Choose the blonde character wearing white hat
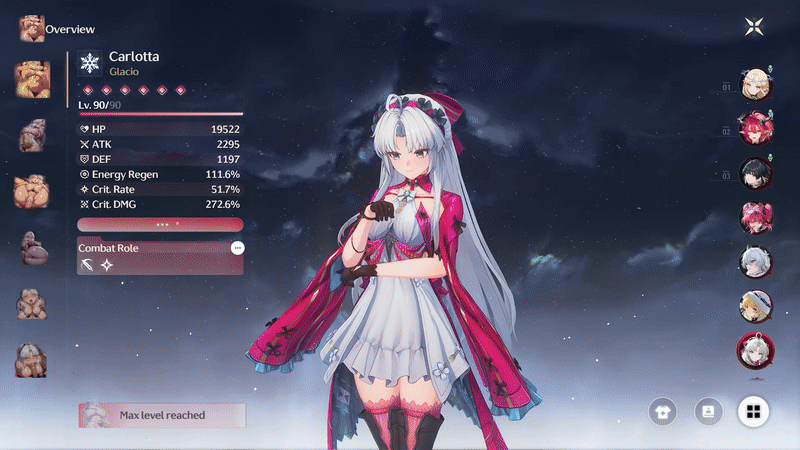Viewport: 800px width, 450px height. 755,304
